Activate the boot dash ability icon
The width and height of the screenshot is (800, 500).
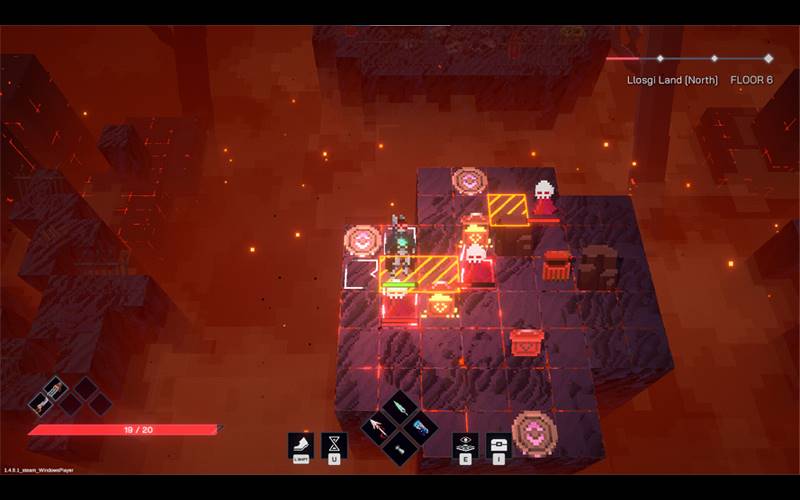pyautogui.click(x=300, y=444)
